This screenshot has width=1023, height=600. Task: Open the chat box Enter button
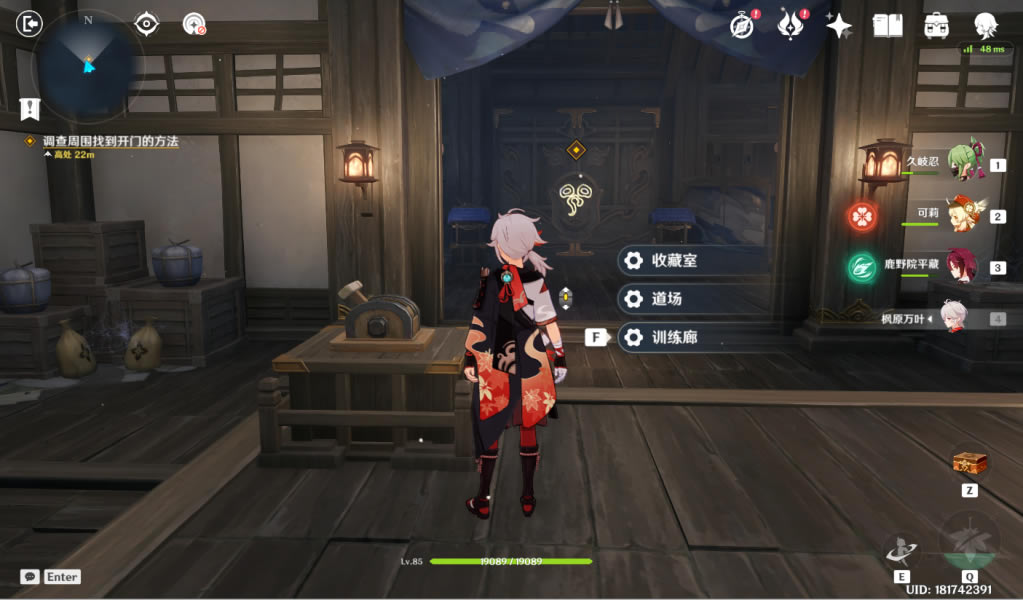point(50,577)
